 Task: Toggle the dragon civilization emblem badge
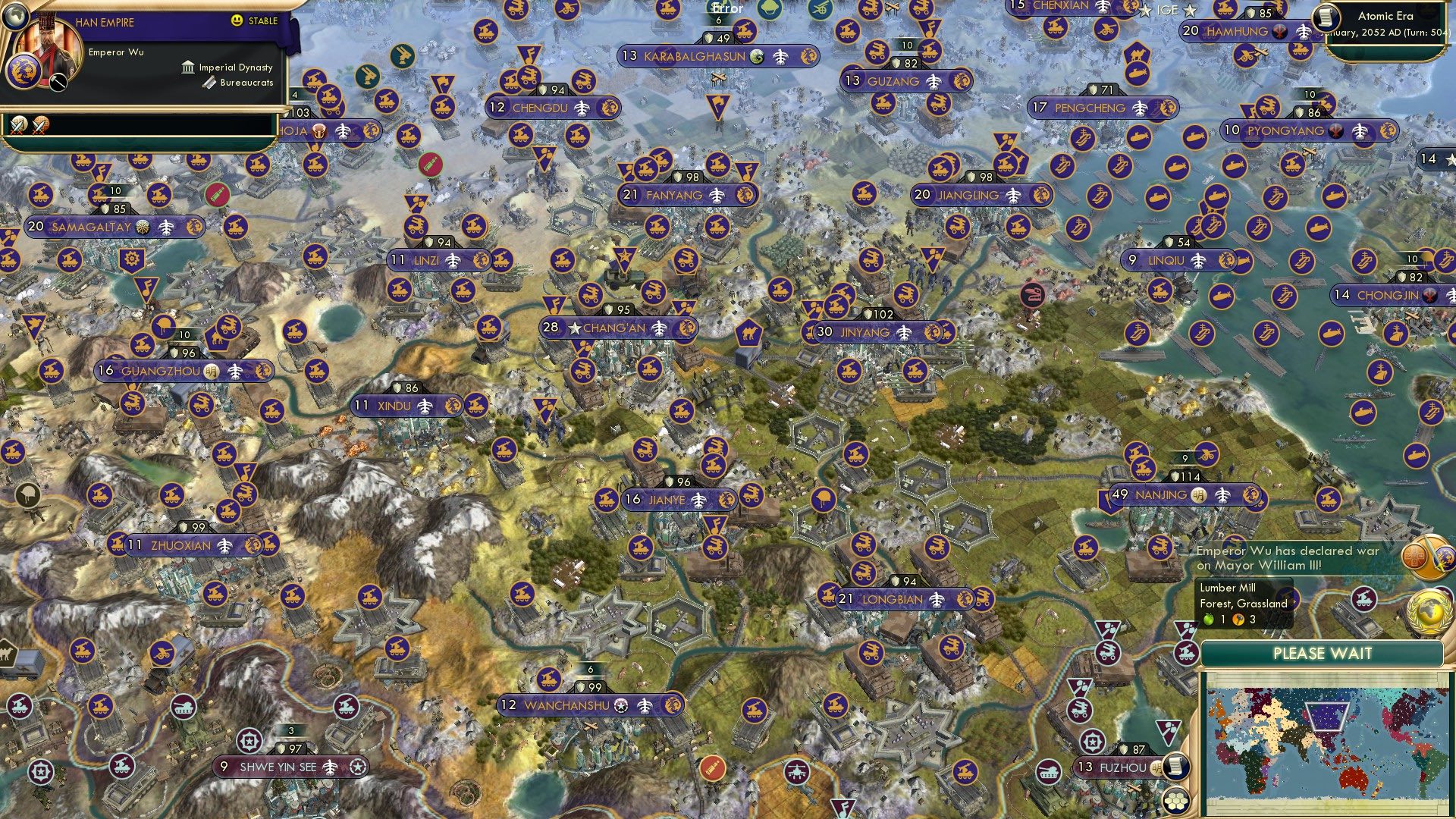tap(24, 71)
